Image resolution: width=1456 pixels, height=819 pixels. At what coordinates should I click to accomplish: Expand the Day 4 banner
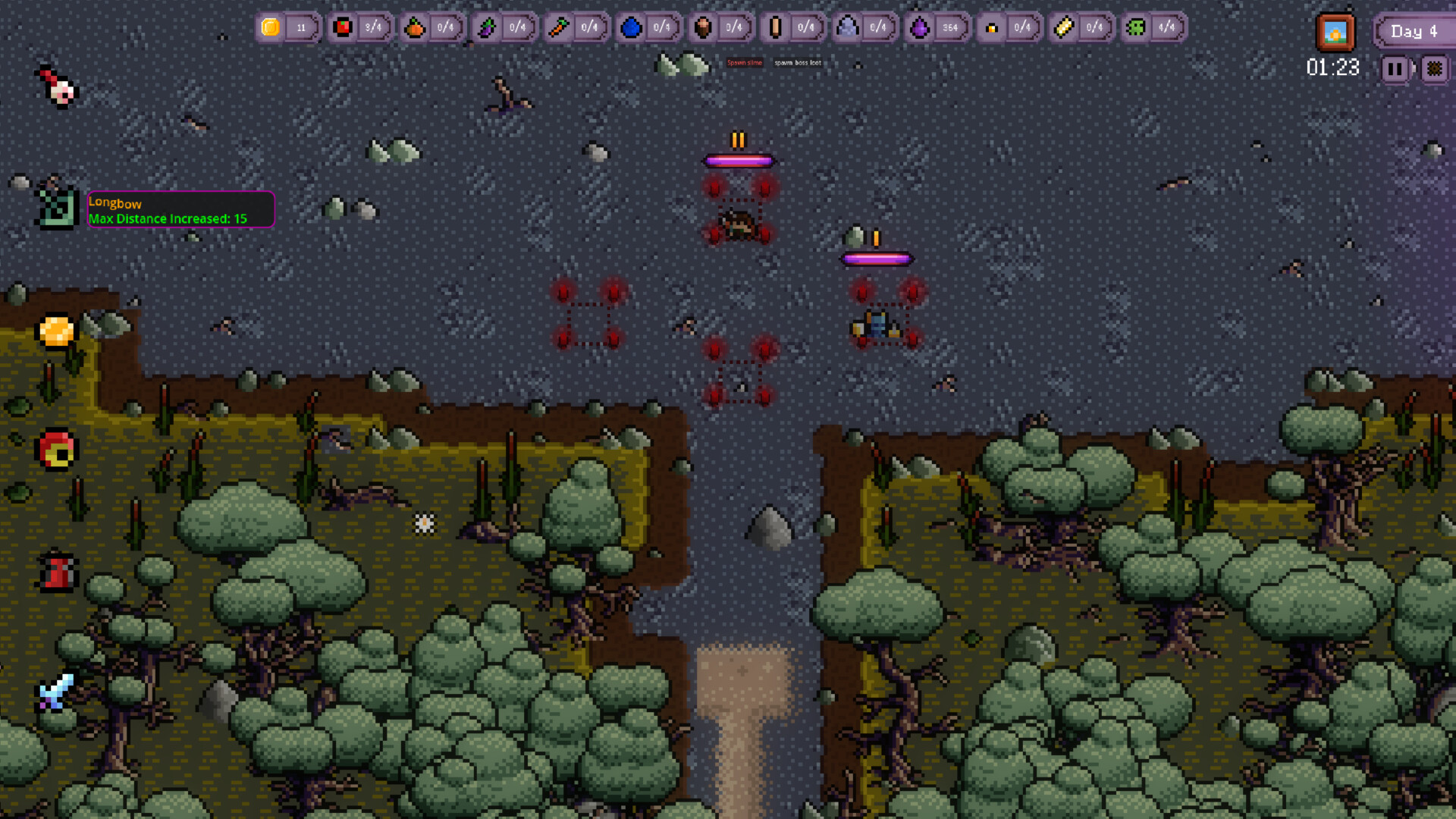[1414, 32]
